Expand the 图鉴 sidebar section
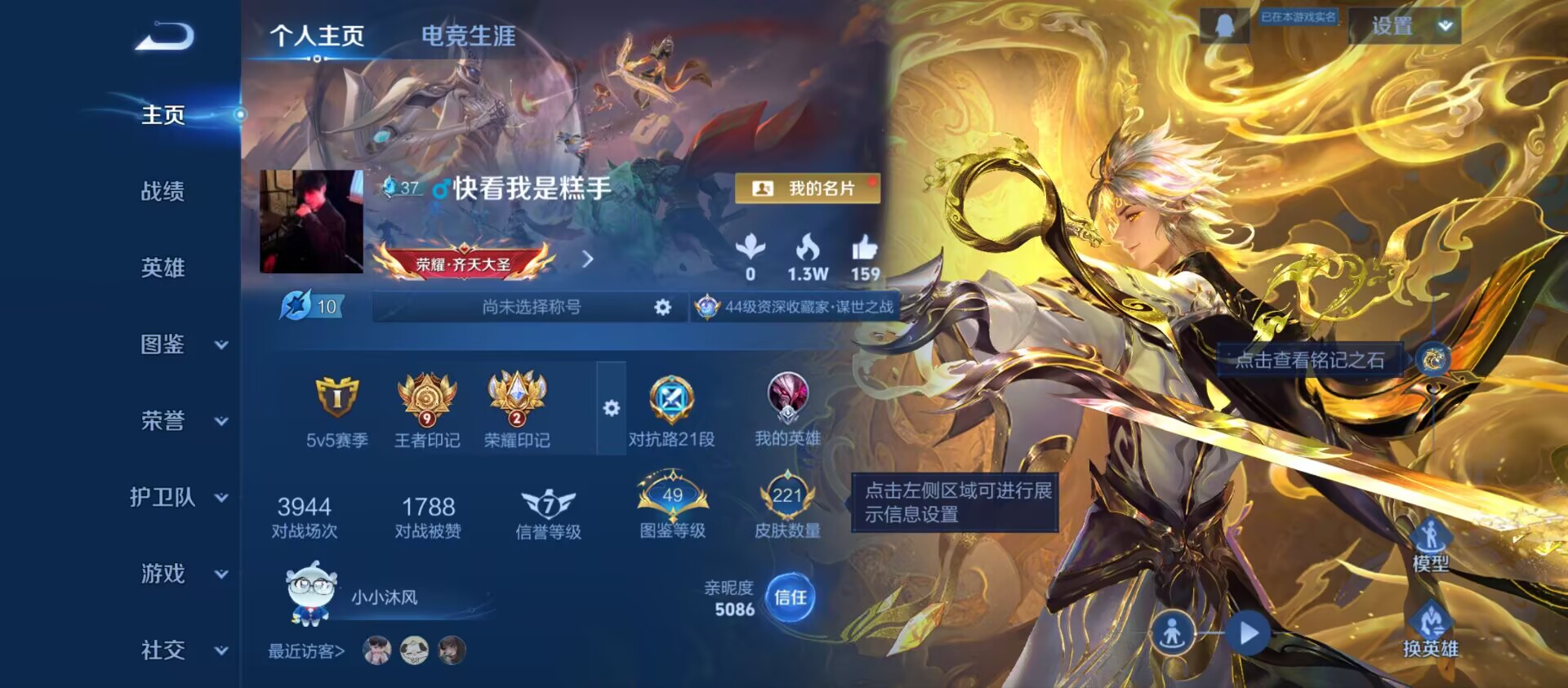Screen dimensions: 1568x688 coord(172,344)
